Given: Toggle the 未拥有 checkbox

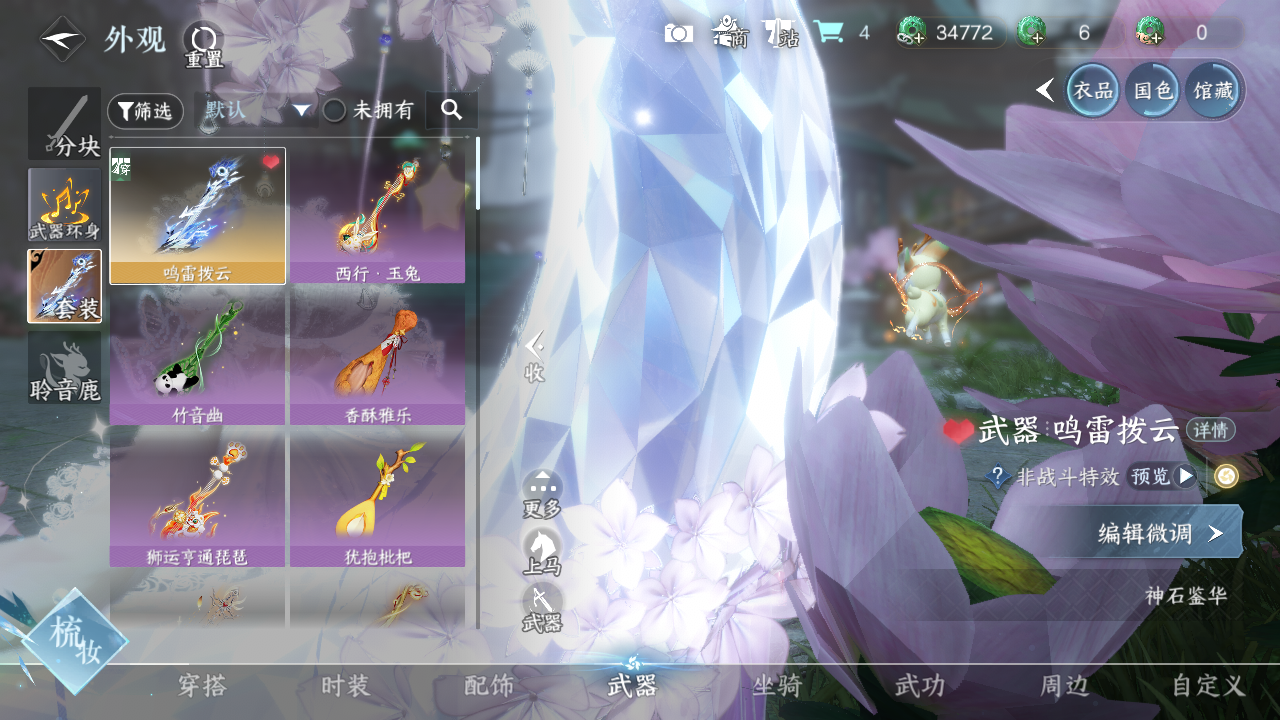Looking at the screenshot, I should click(334, 111).
